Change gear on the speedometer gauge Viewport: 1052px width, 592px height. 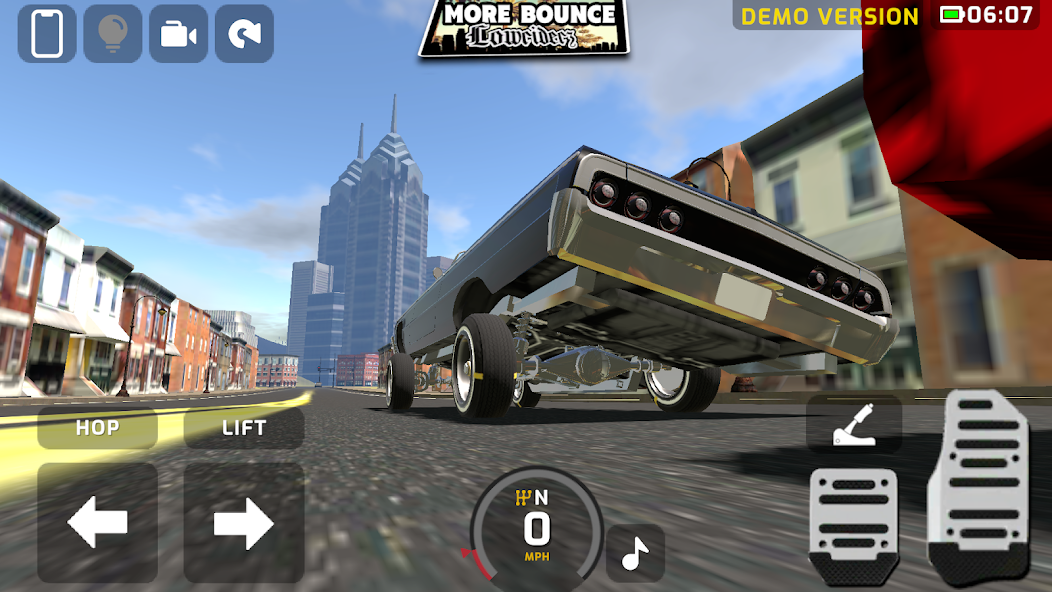click(537, 523)
